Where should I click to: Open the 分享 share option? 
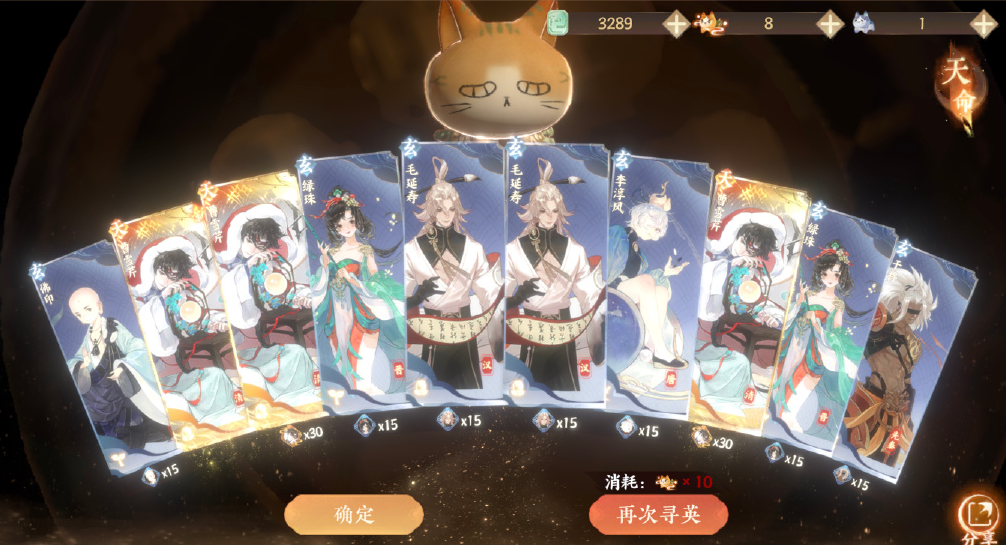976,516
